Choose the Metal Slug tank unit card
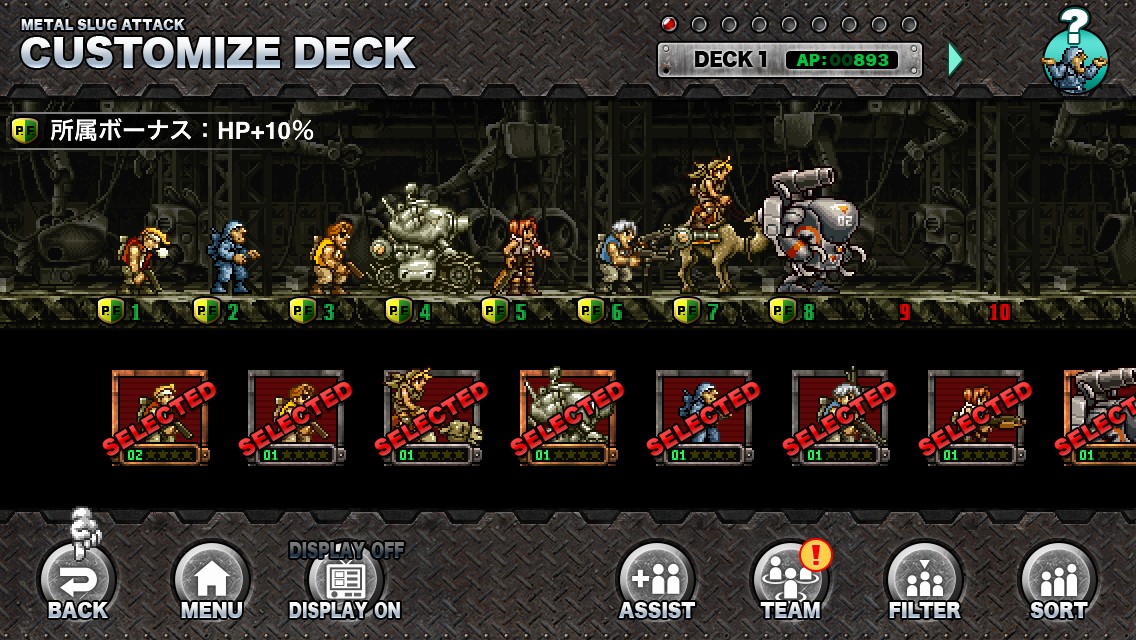1136x640 pixels. [568, 417]
